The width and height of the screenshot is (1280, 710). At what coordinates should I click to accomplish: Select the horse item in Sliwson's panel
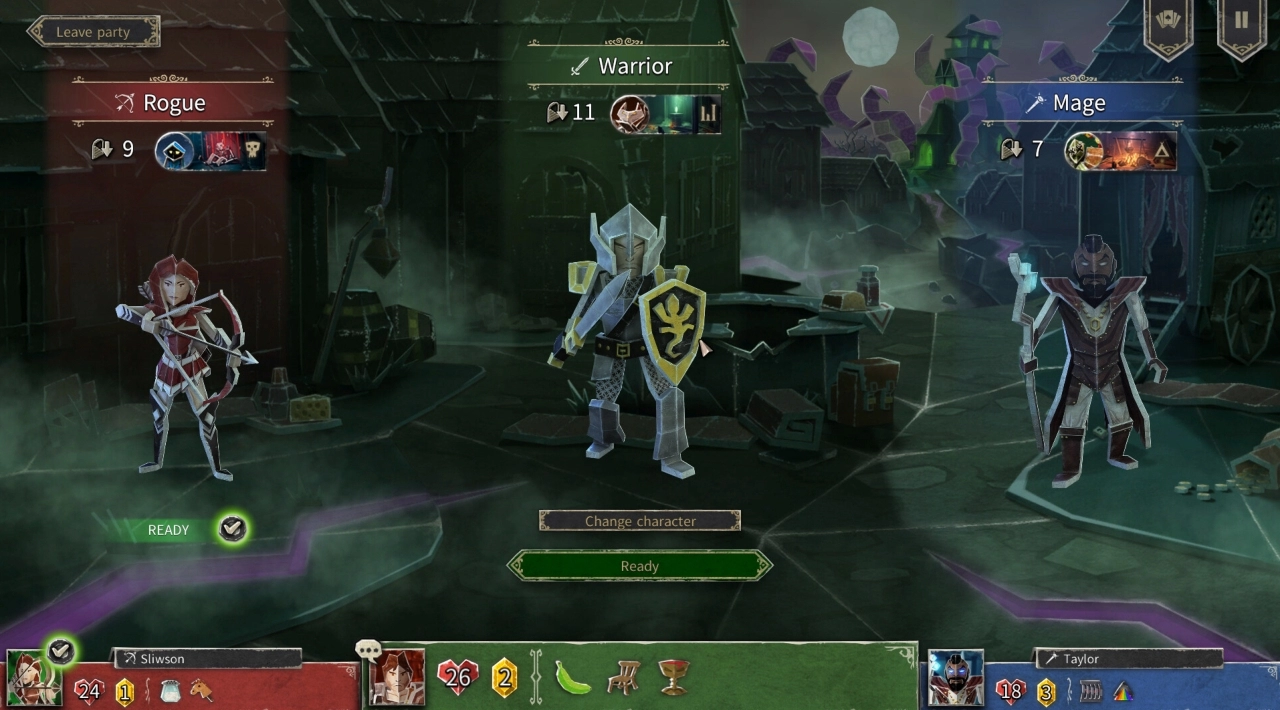click(x=201, y=691)
